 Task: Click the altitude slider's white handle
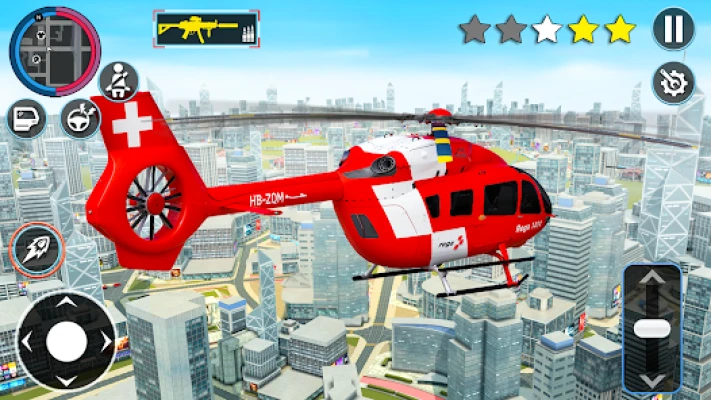click(651, 328)
